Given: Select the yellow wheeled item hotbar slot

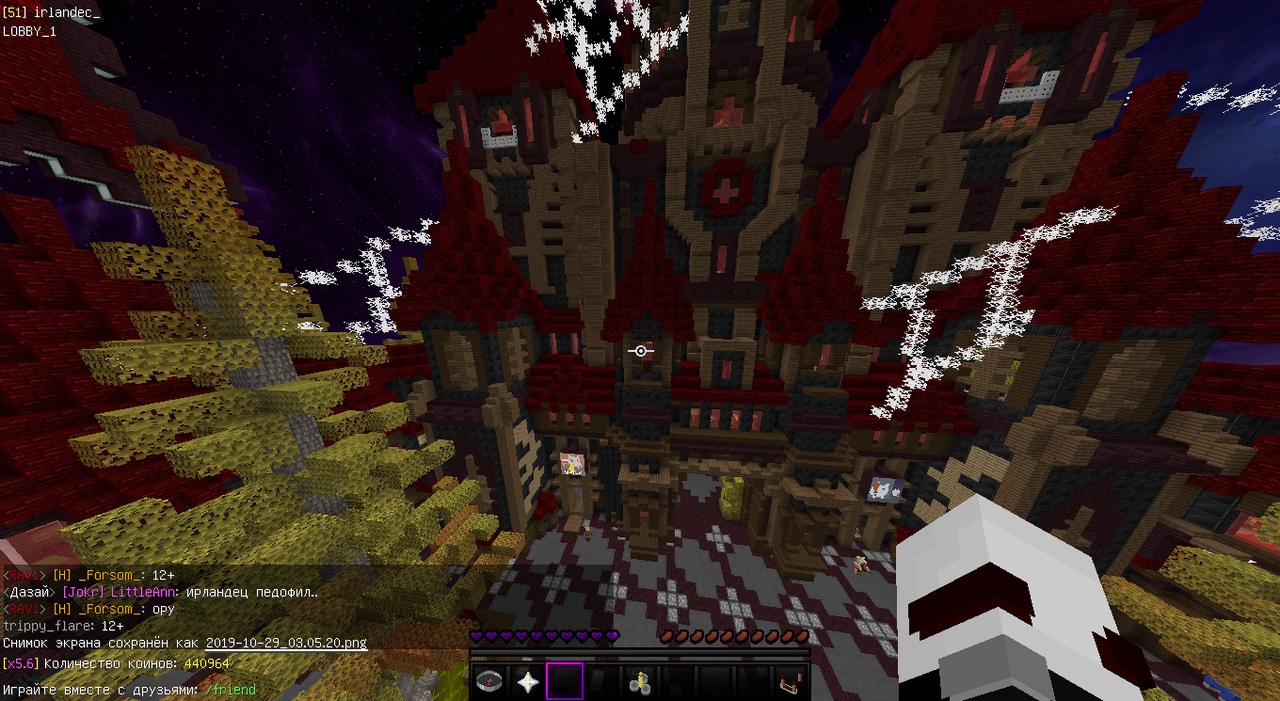Looking at the screenshot, I should coord(639,682).
